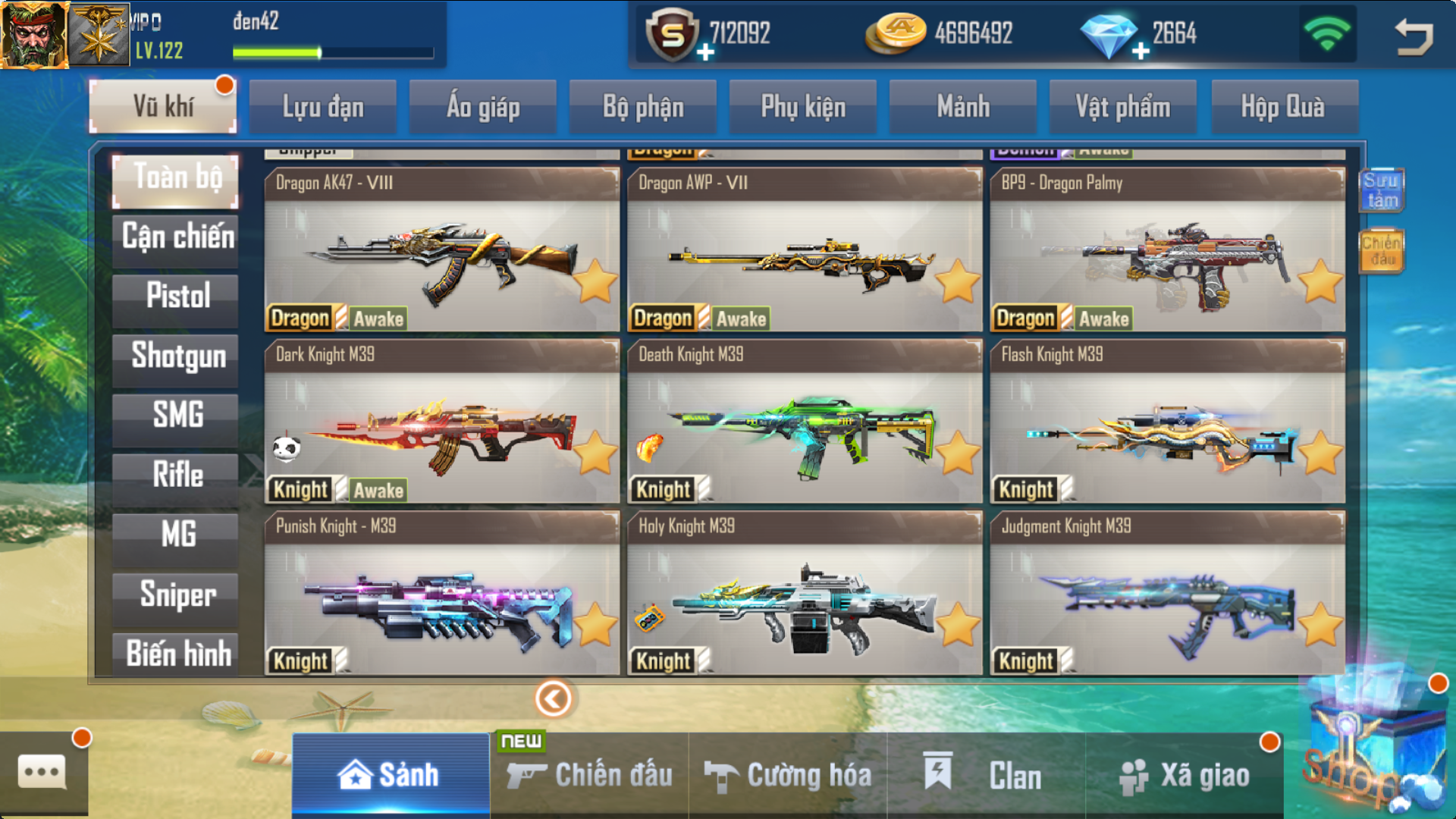Pick the BP9 - Dragon Palmy weapon
Screen dimensions: 1456x819
tap(1167, 250)
